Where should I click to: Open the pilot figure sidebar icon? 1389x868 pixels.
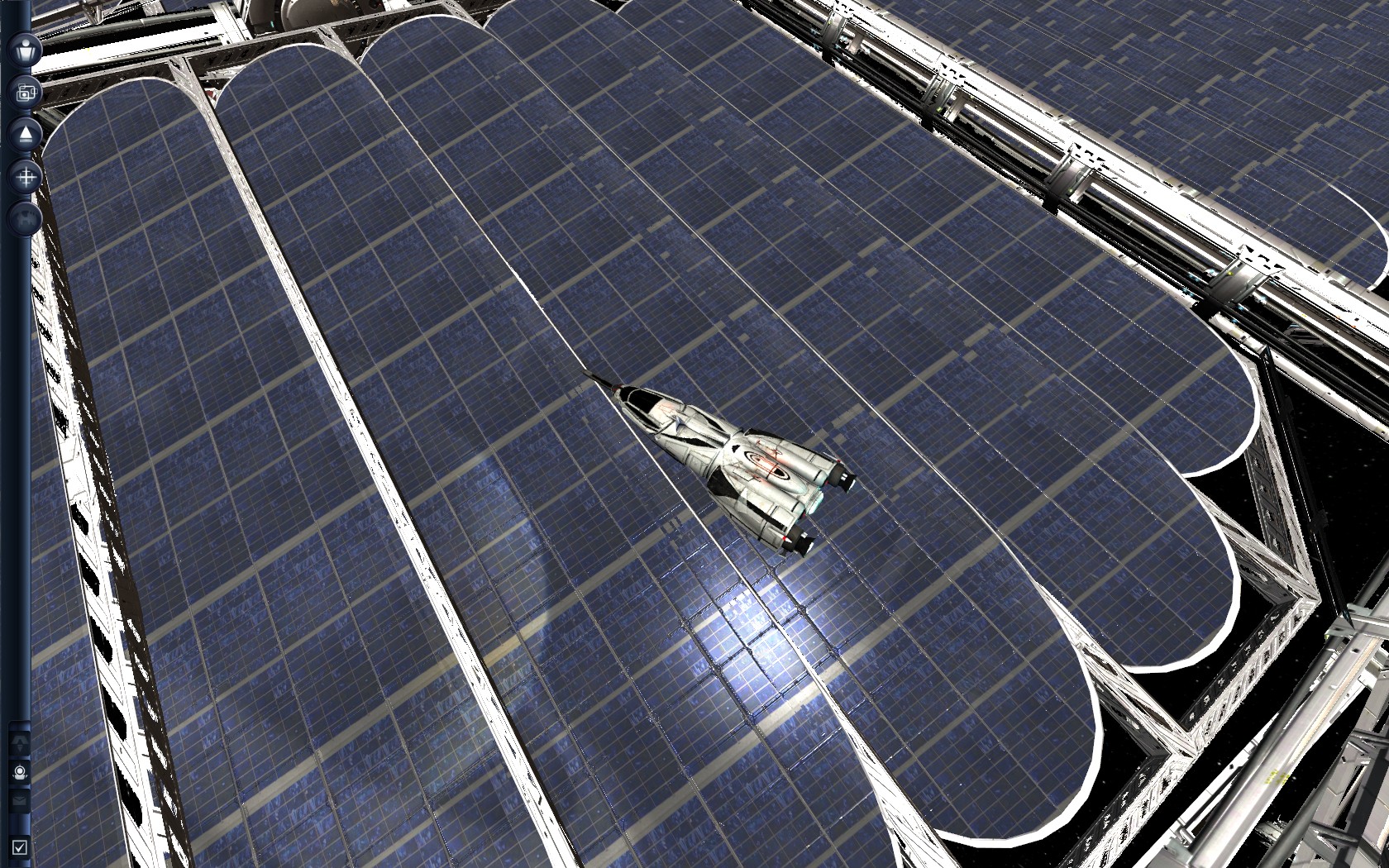click(26, 49)
